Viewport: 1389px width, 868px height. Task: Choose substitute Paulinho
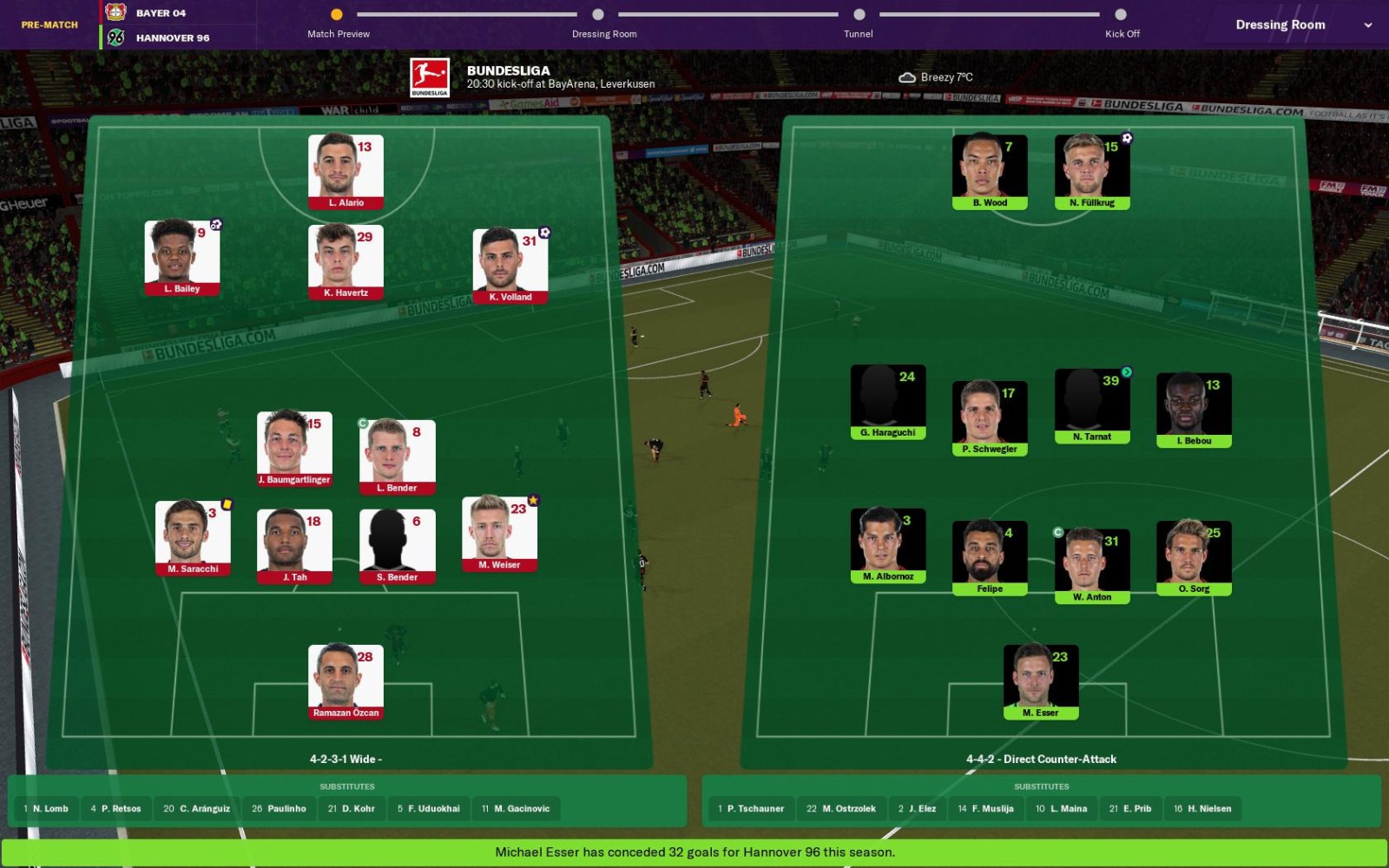click(x=279, y=809)
